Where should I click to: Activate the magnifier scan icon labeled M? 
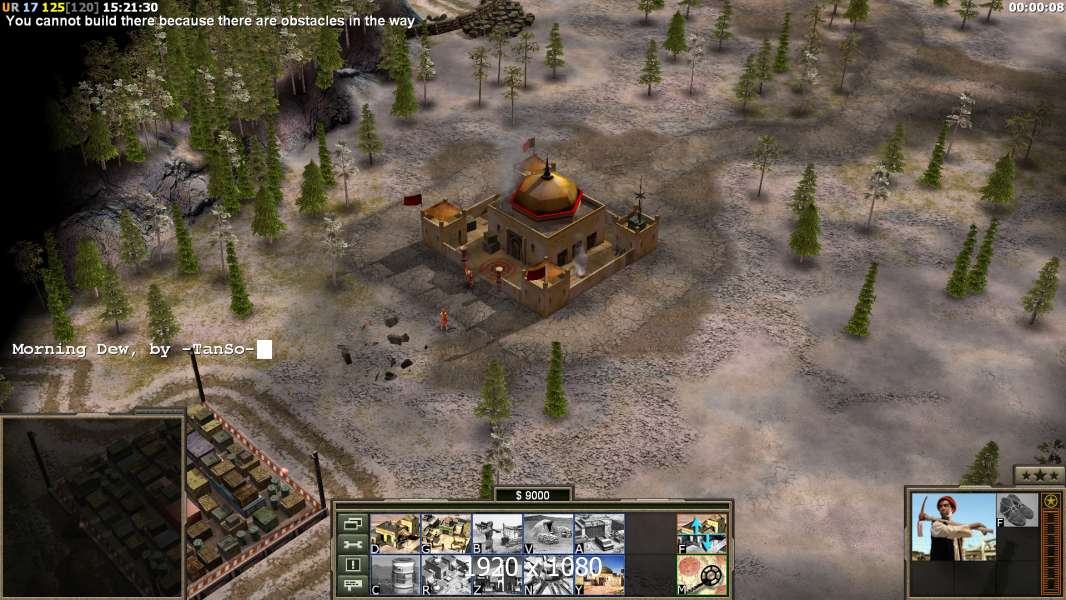(702, 574)
